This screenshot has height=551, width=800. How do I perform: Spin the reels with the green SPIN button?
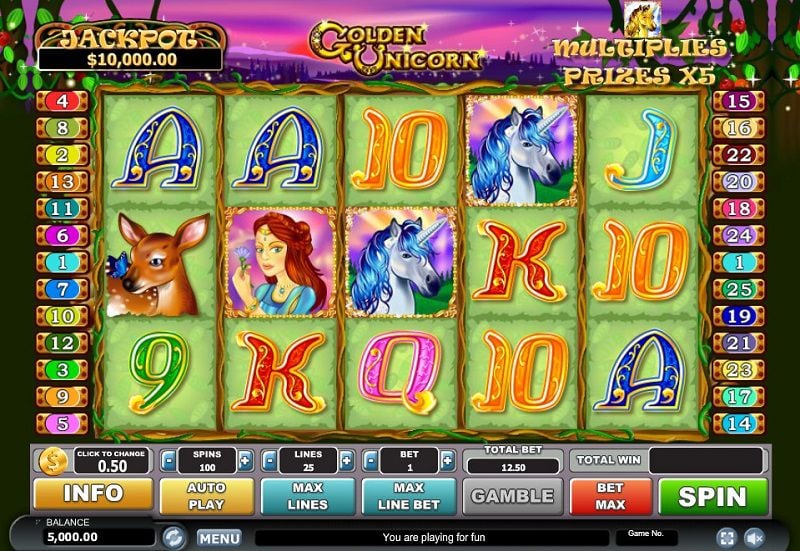point(713,496)
